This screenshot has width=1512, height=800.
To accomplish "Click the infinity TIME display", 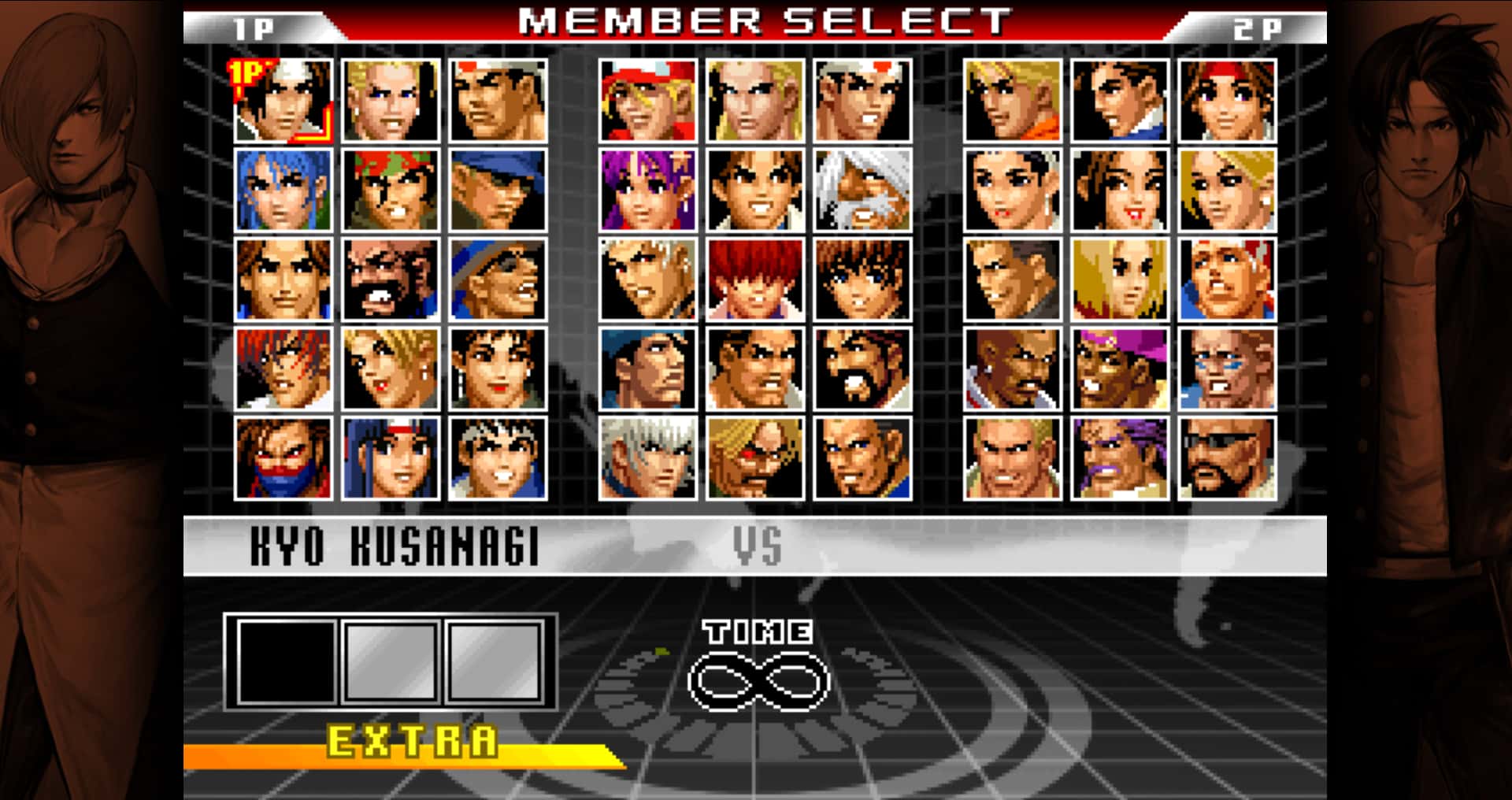I will click(758, 681).
